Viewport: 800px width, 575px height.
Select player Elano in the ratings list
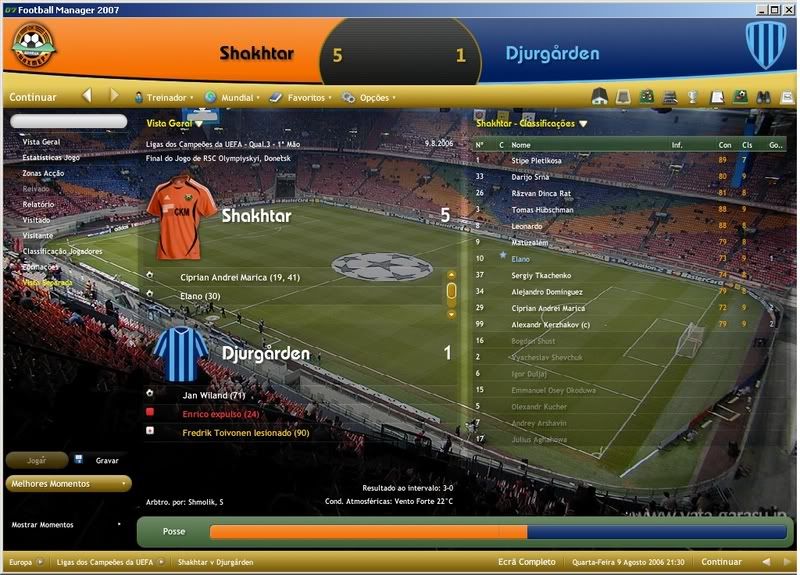(x=521, y=258)
